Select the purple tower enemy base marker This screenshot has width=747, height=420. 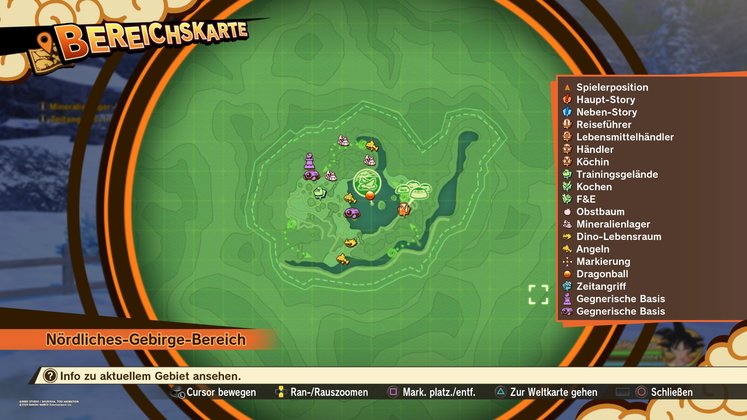pos(310,161)
